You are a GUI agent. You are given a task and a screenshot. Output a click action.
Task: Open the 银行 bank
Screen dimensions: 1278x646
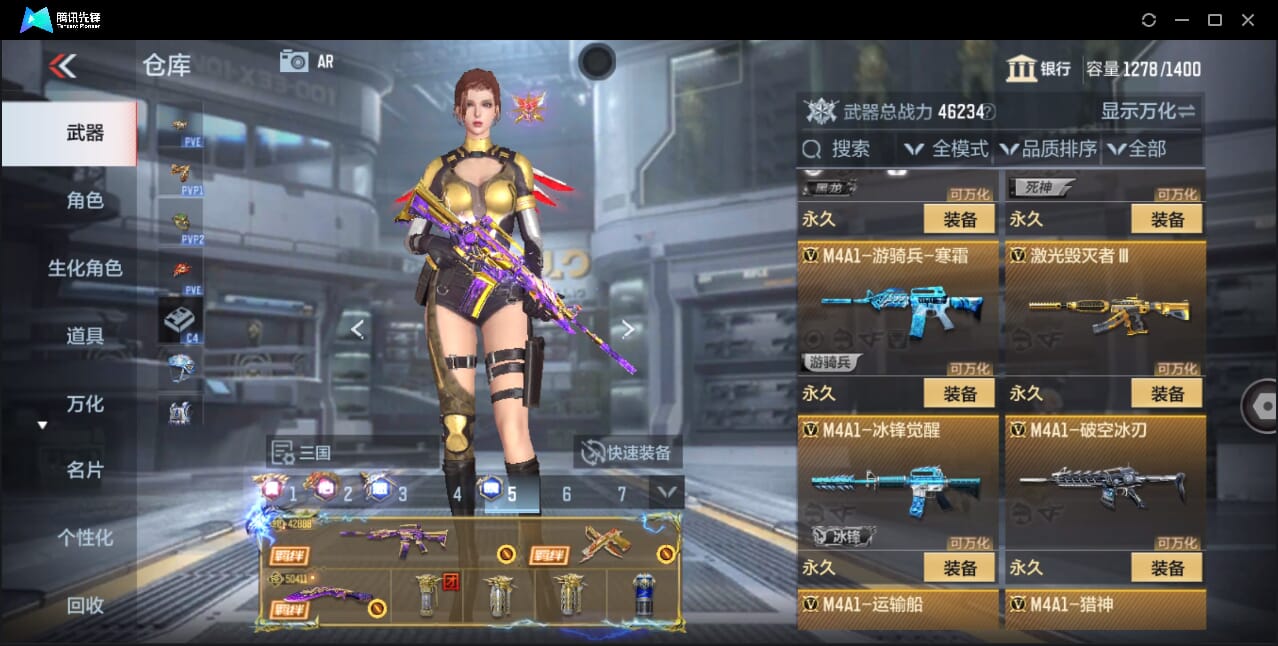tap(1039, 69)
